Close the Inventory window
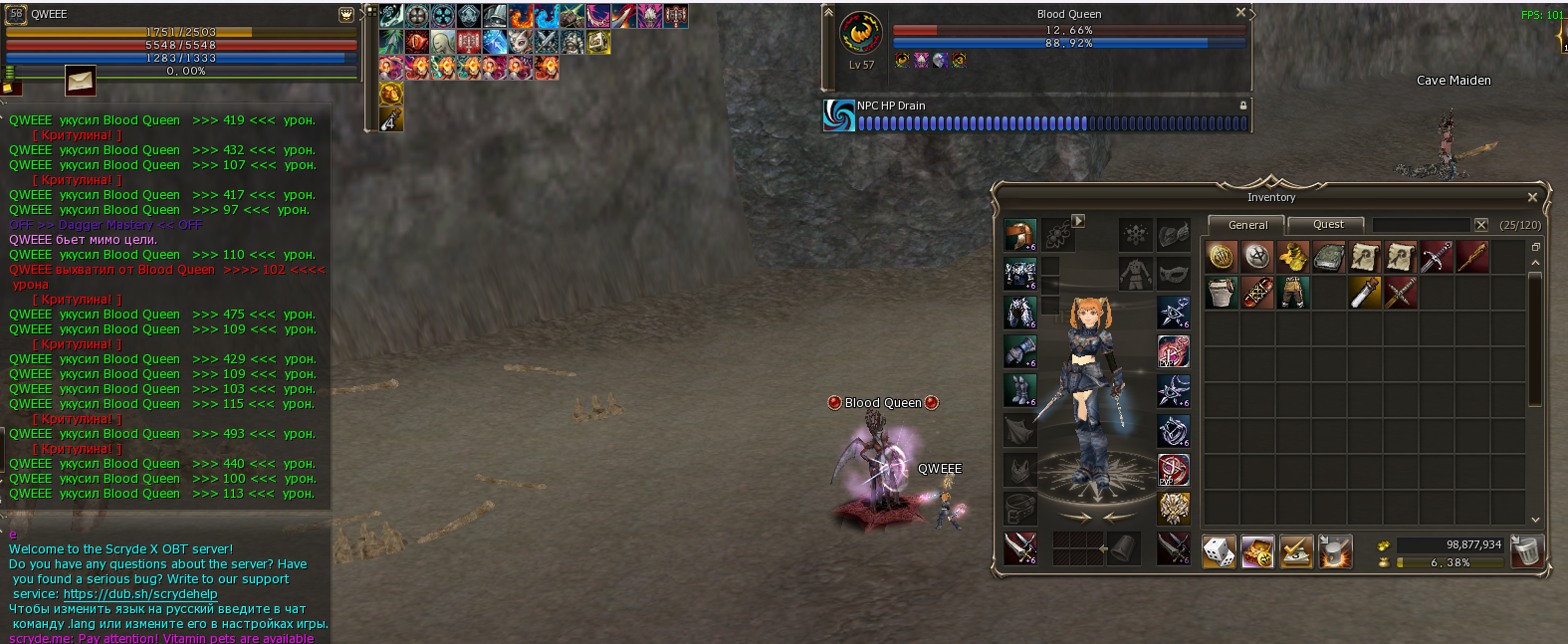1568x644 pixels. pyautogui.click(x=1532, y=197)
